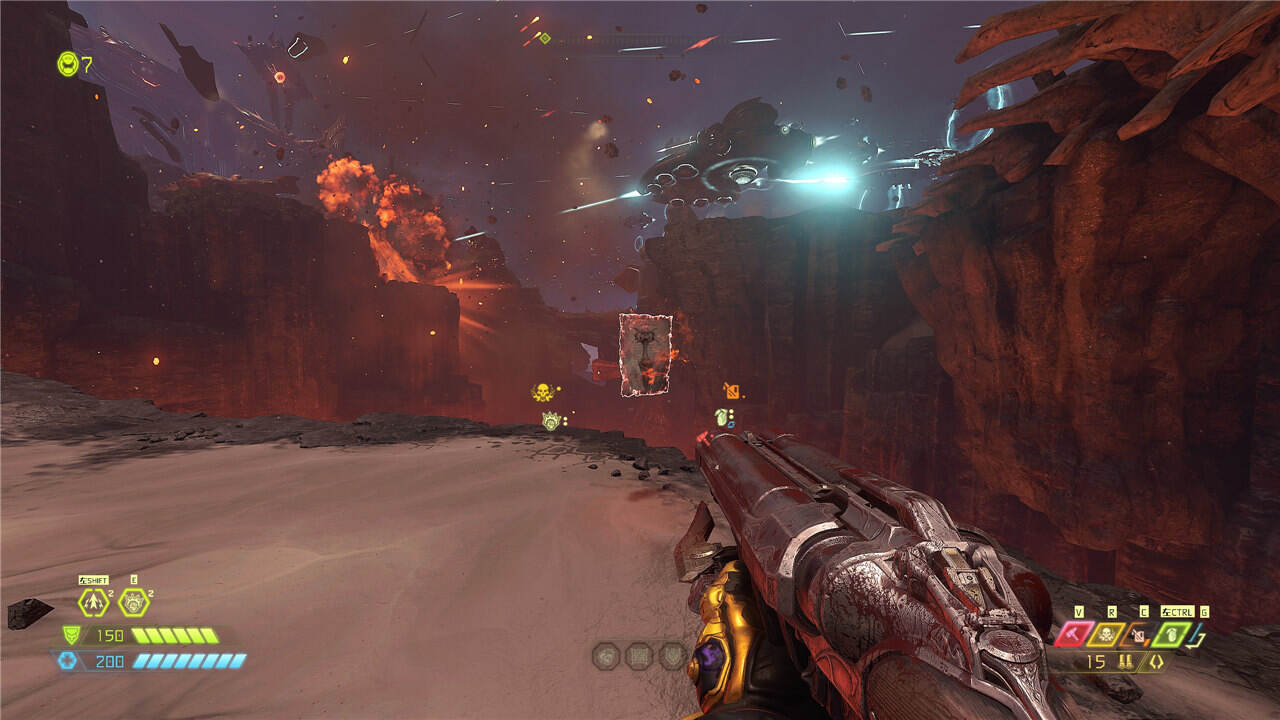Select the green frag grenade icon
The width and height of the screenshot is (1280, 720).
click(x=1171, y=634)
